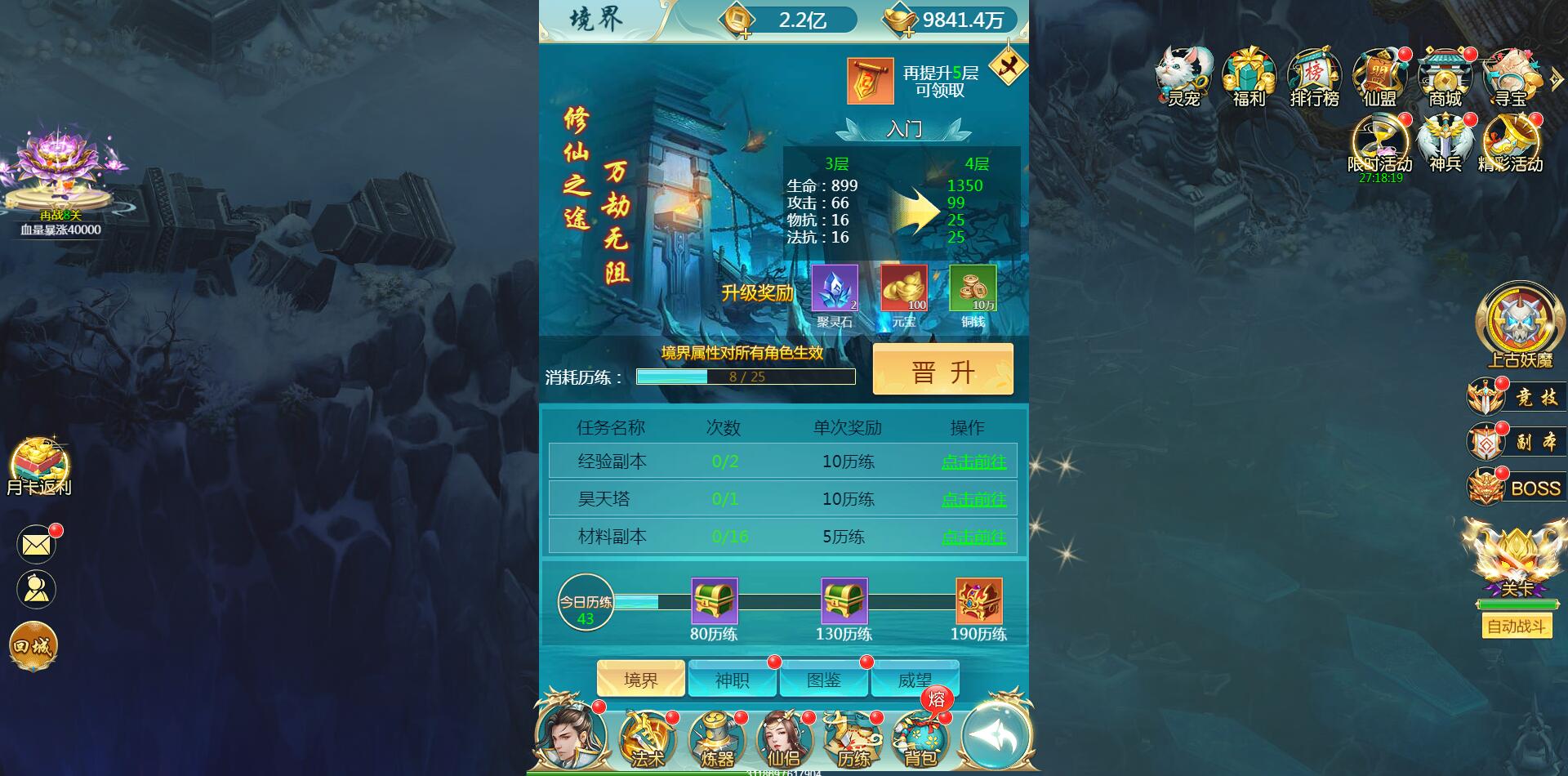Open the 灵宠 pet panel
This screenshot has width=1568, height=776.
click(x=1183, y=76)
